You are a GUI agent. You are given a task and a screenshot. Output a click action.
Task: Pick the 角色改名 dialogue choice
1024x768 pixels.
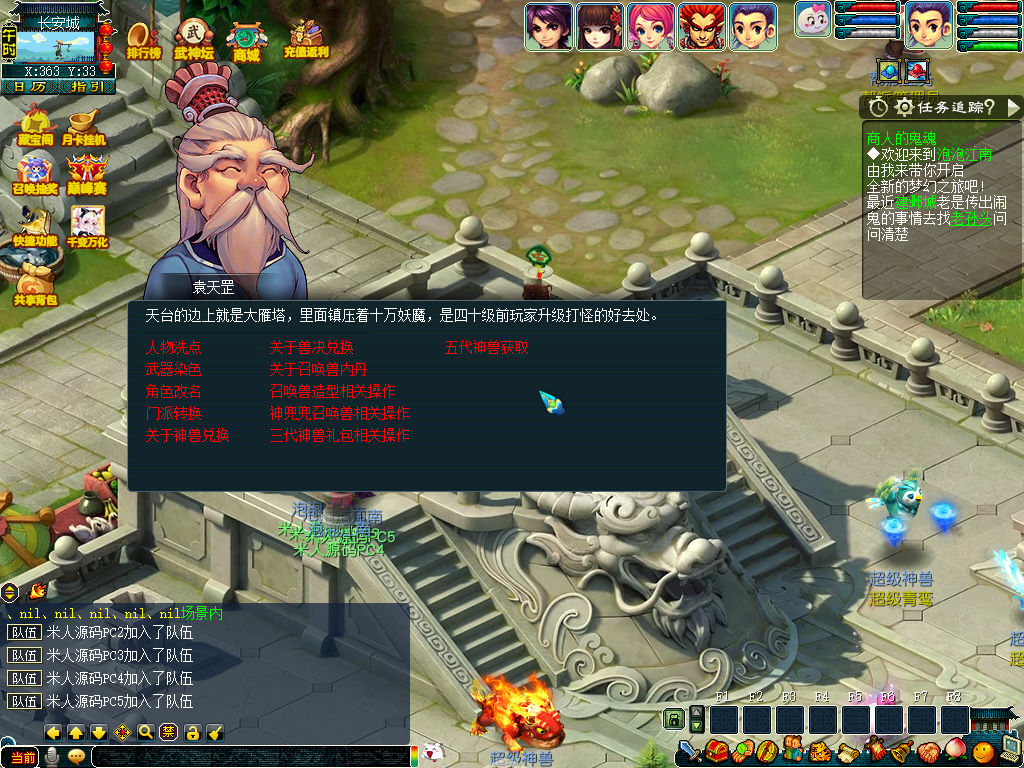[174, 392]
